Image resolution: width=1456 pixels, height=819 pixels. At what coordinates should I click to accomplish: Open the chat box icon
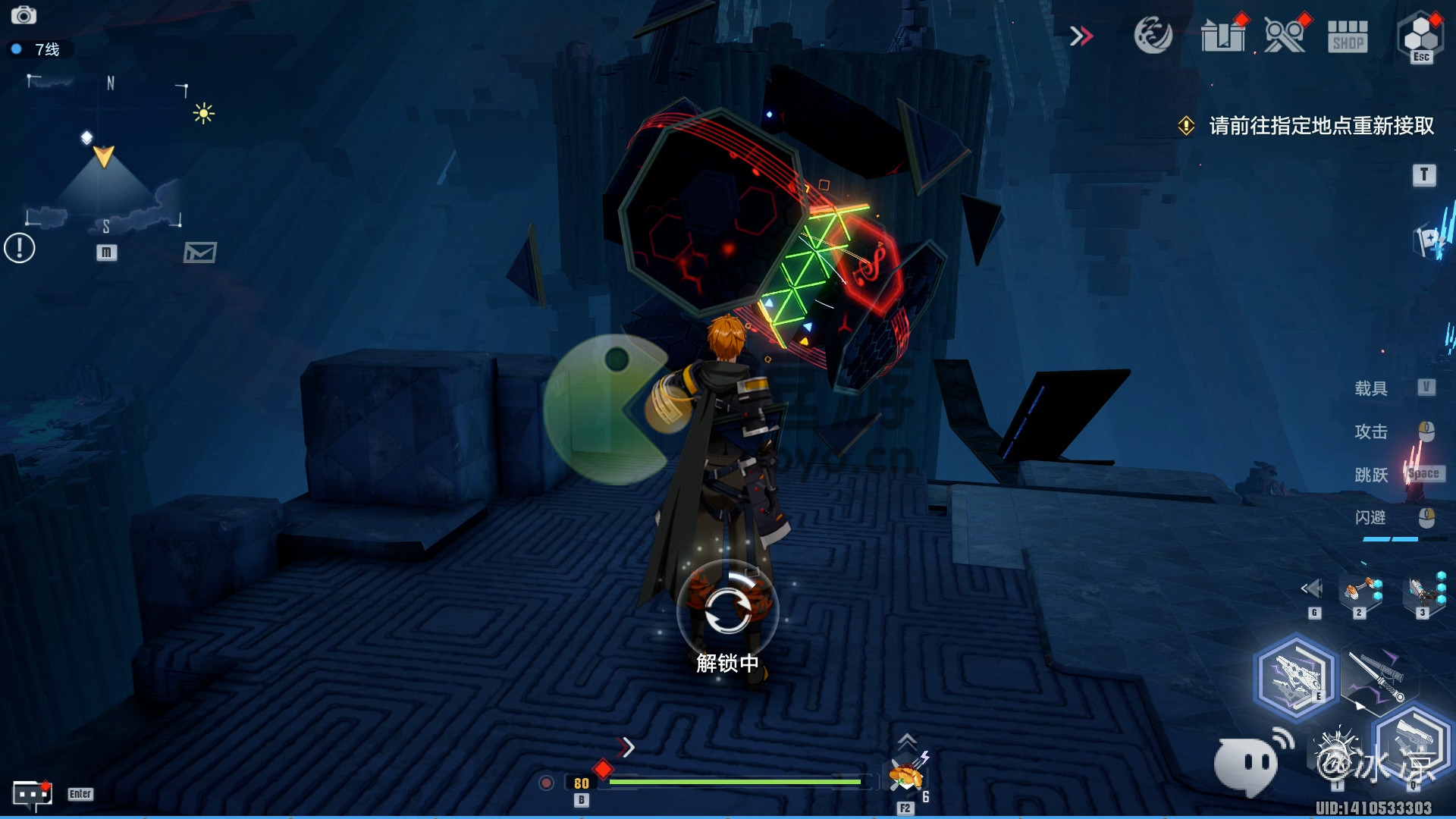click(x=32, y=794)
